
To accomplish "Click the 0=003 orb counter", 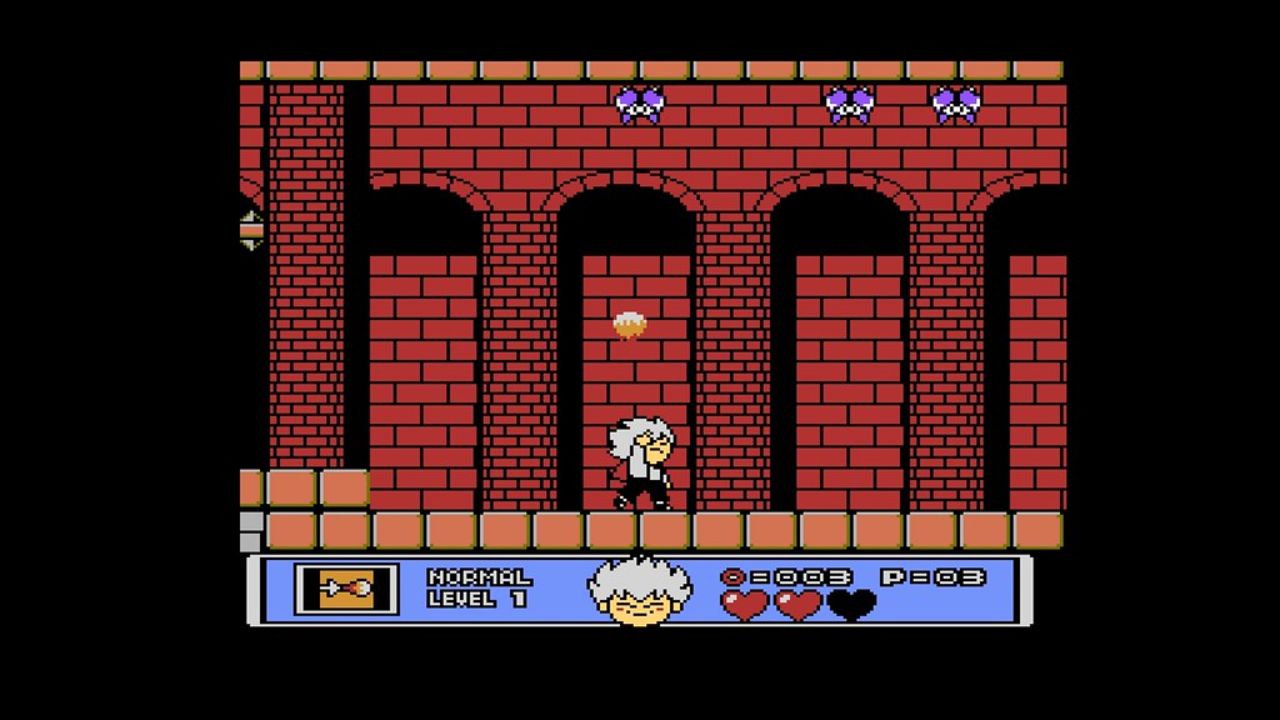I will [x=785, y=577].
